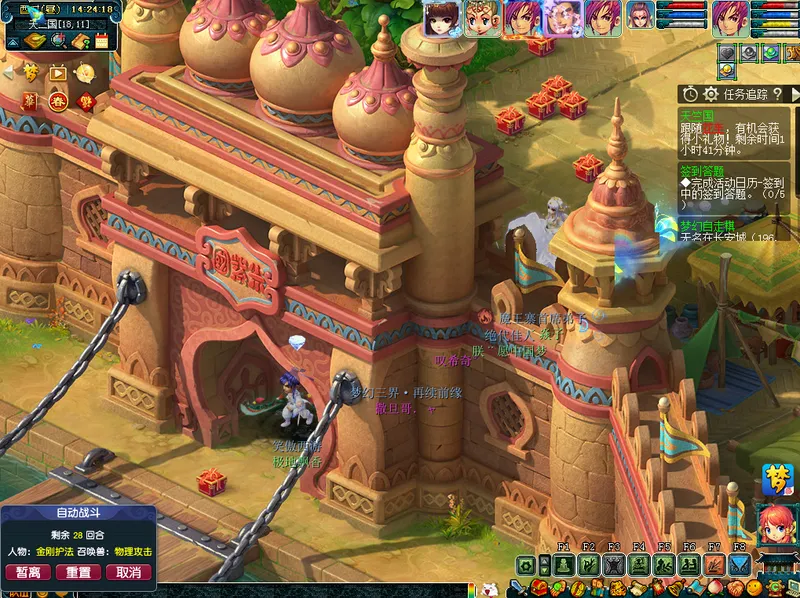Cancel auto-battle with 取消 button
This screenshot has height=598, width=800.
click(x=128, y=573)
